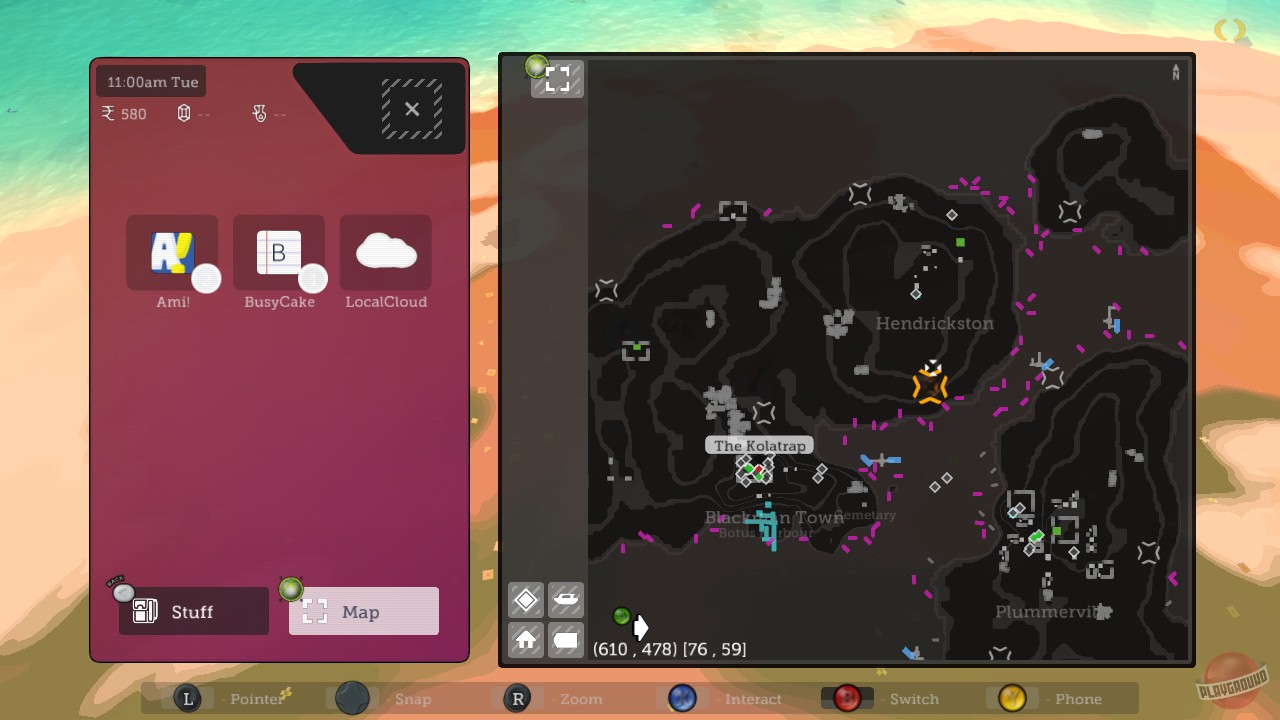Toggle the home filter on the map
Viewport: 1280px width, 720px height.
click(525, 640)
